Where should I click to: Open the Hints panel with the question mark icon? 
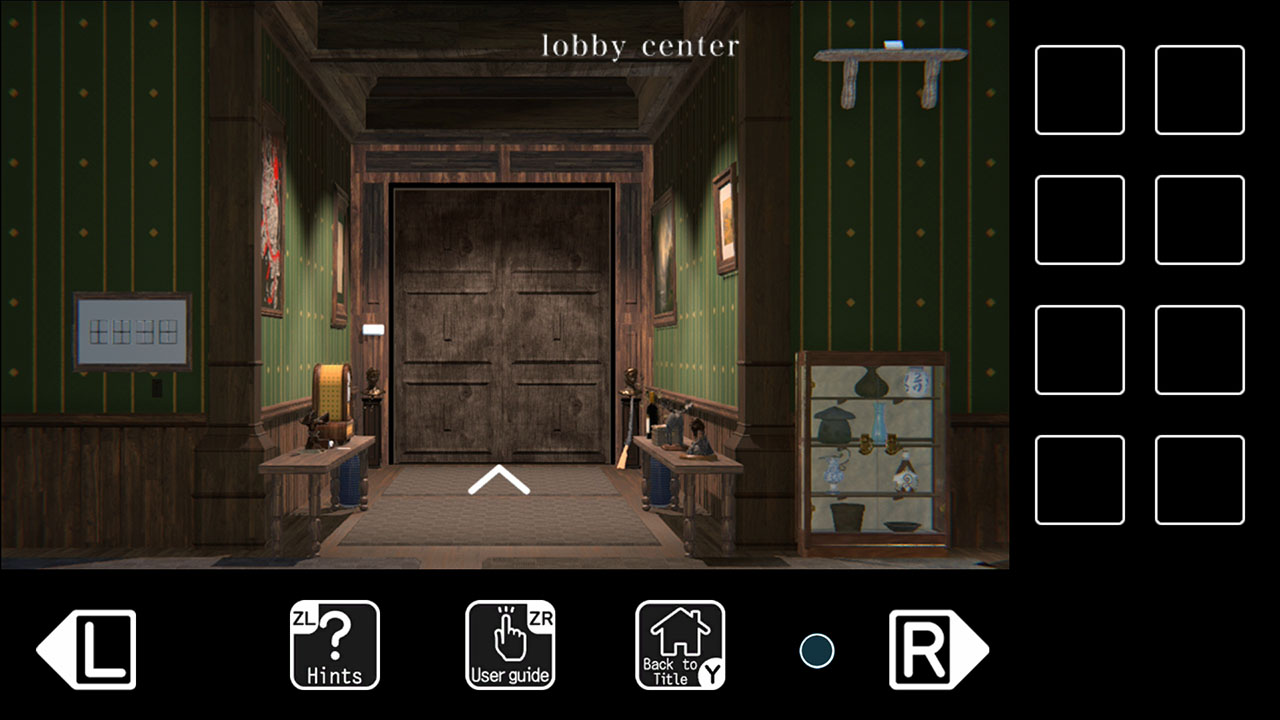click(334, 645)
